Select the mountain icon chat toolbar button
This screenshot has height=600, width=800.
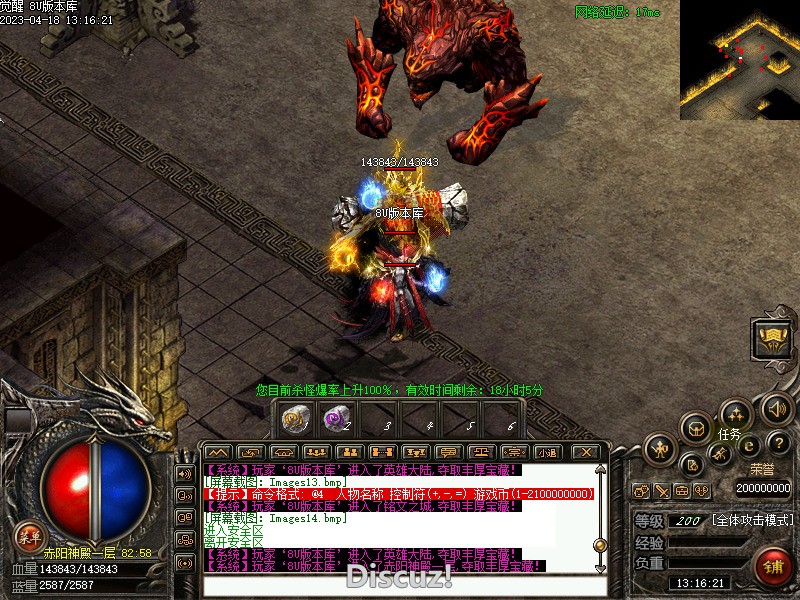click(218, 452)
